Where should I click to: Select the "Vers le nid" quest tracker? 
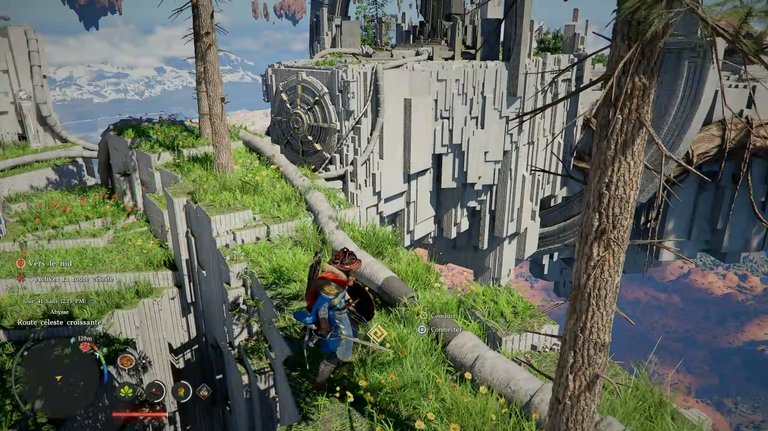(50, 263)
